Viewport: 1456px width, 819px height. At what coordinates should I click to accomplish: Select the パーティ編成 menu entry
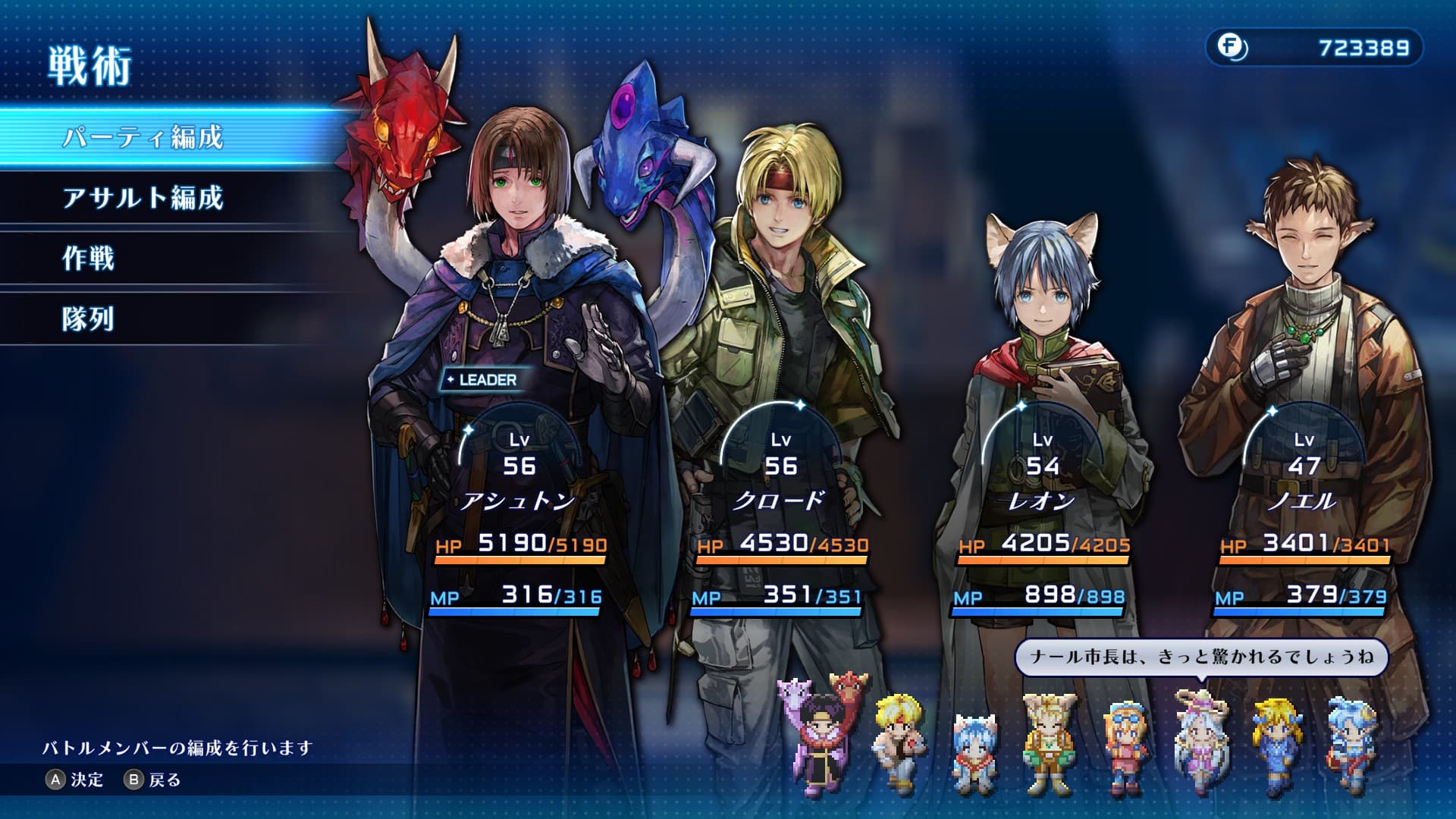click(x=143, y=137)
